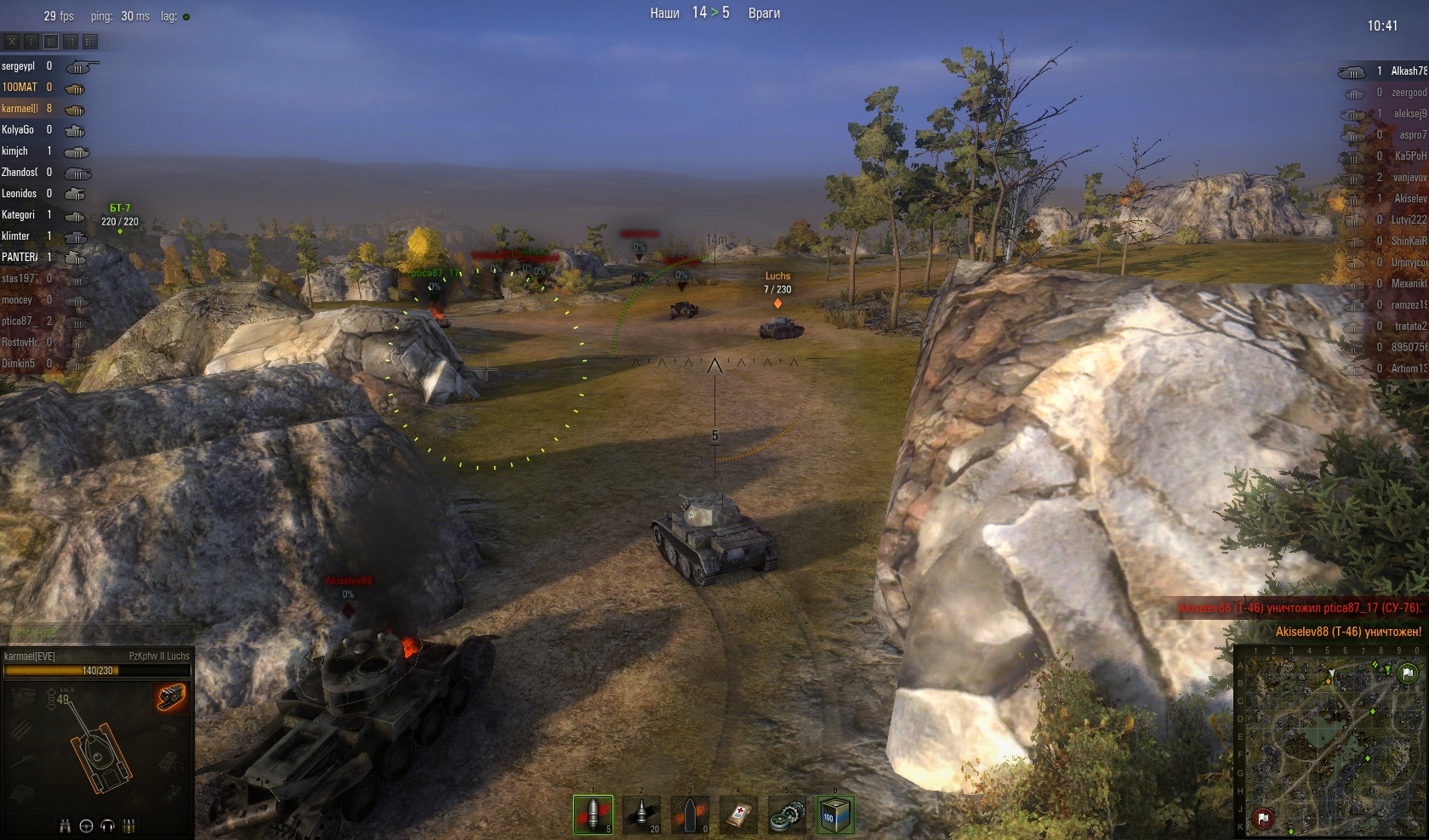Screen dimensions: 1429x840
Task: Use the first aid kit consumable
Action: click(x=738, y=814)
